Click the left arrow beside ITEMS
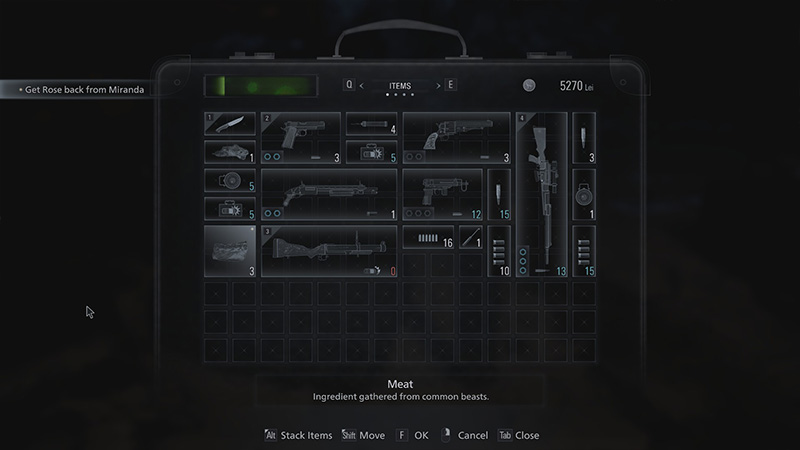The height and width of the screenshot is (450, 800). point(361,86)
